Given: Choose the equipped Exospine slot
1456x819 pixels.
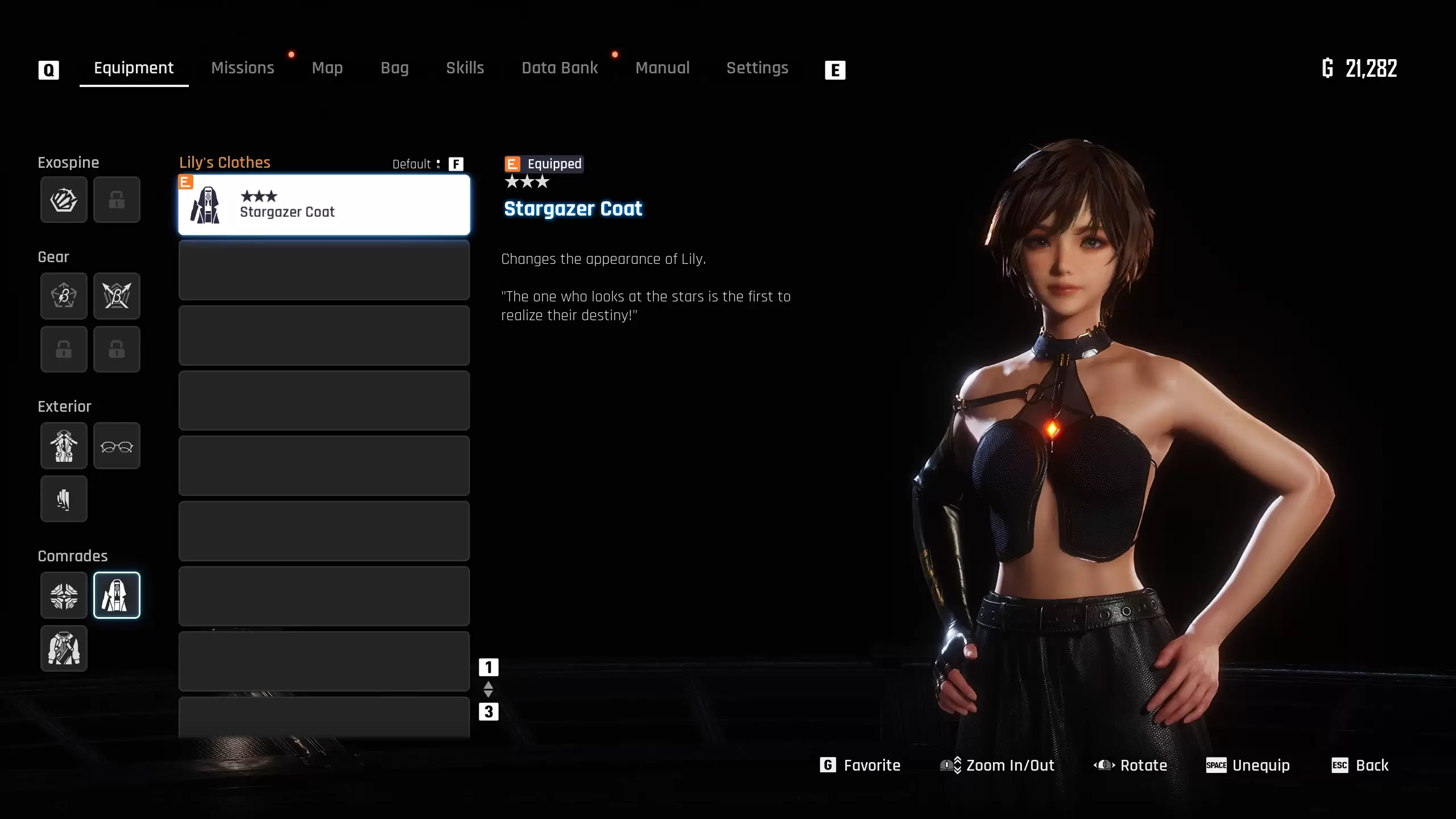Looking at the screenshot, I should 64,200.
